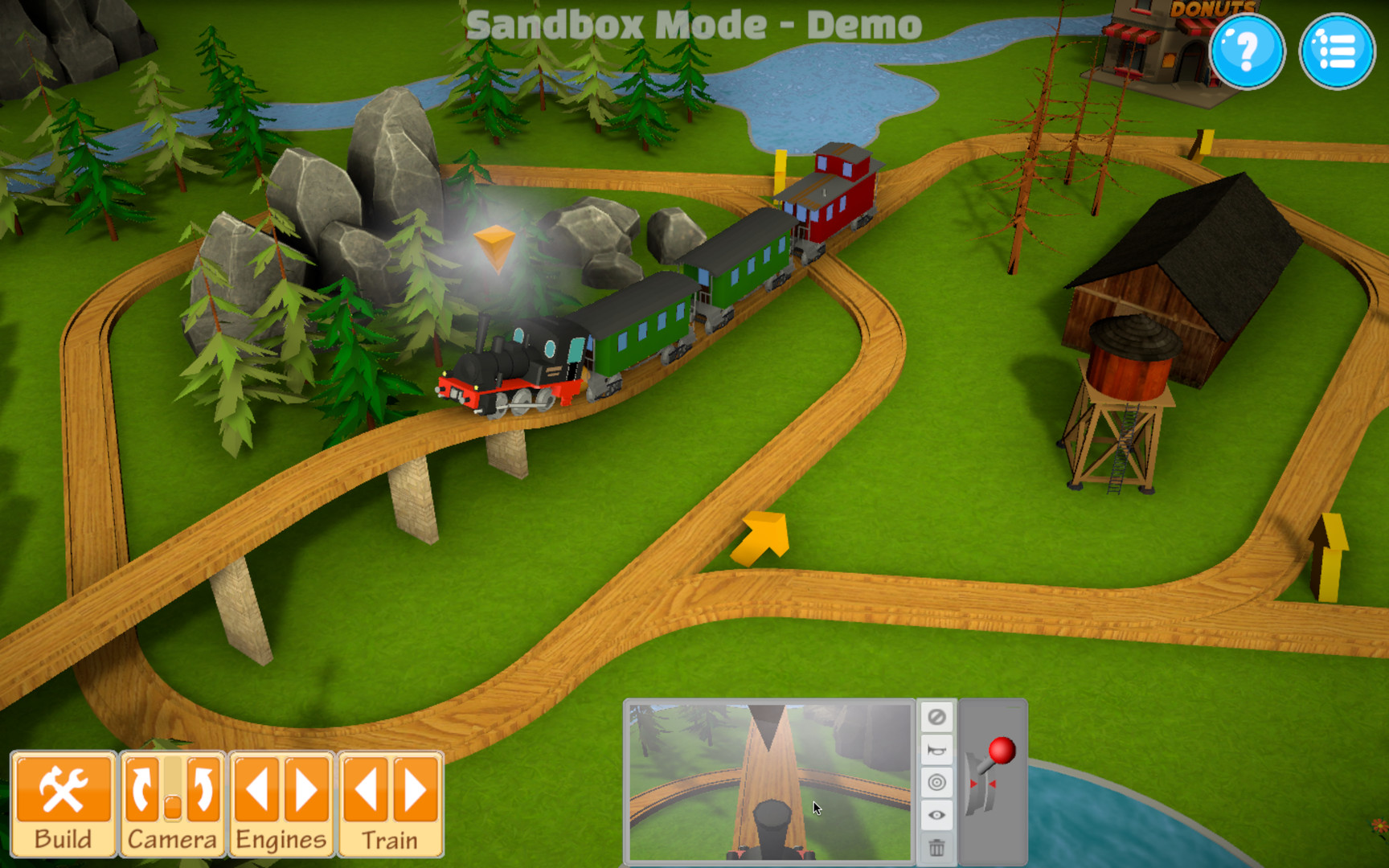Click the red throttle lever

pos(1002,750)
